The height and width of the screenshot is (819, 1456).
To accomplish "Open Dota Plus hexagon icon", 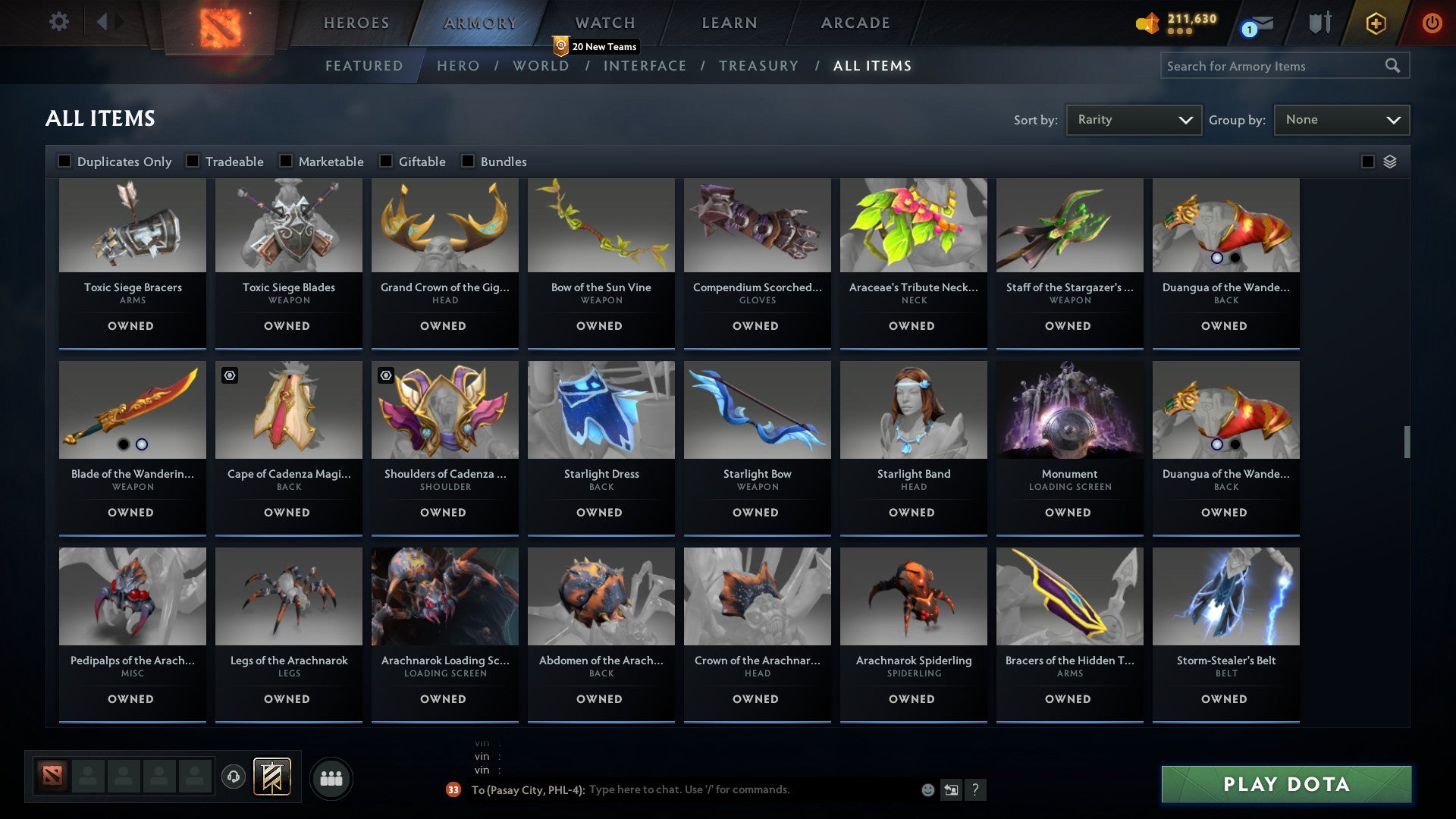I will tap(1376, 23).
